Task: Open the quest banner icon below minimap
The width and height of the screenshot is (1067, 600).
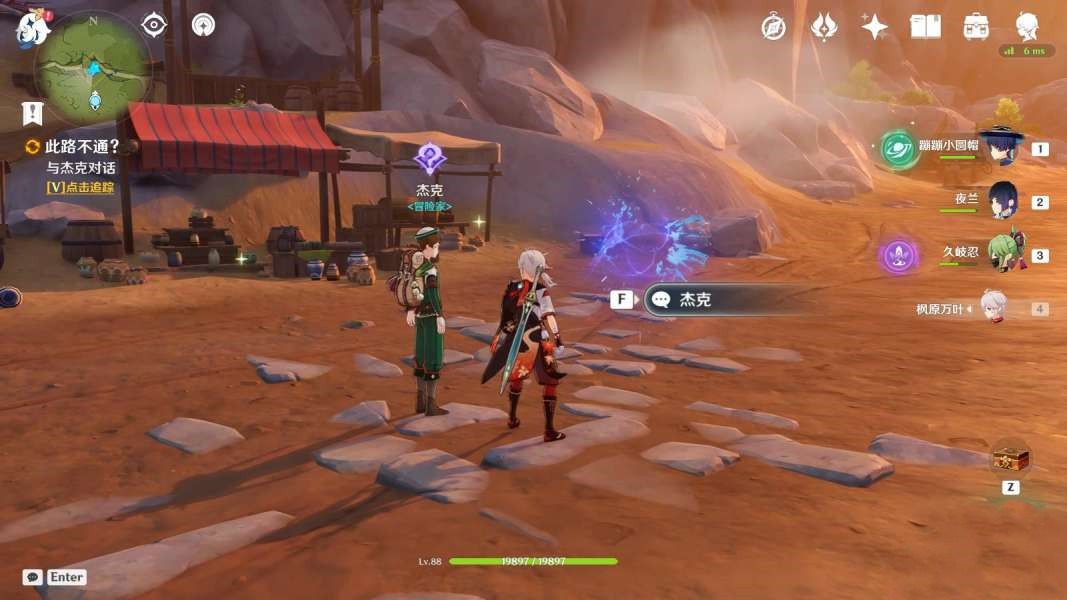Action: [x=32, y=112]
